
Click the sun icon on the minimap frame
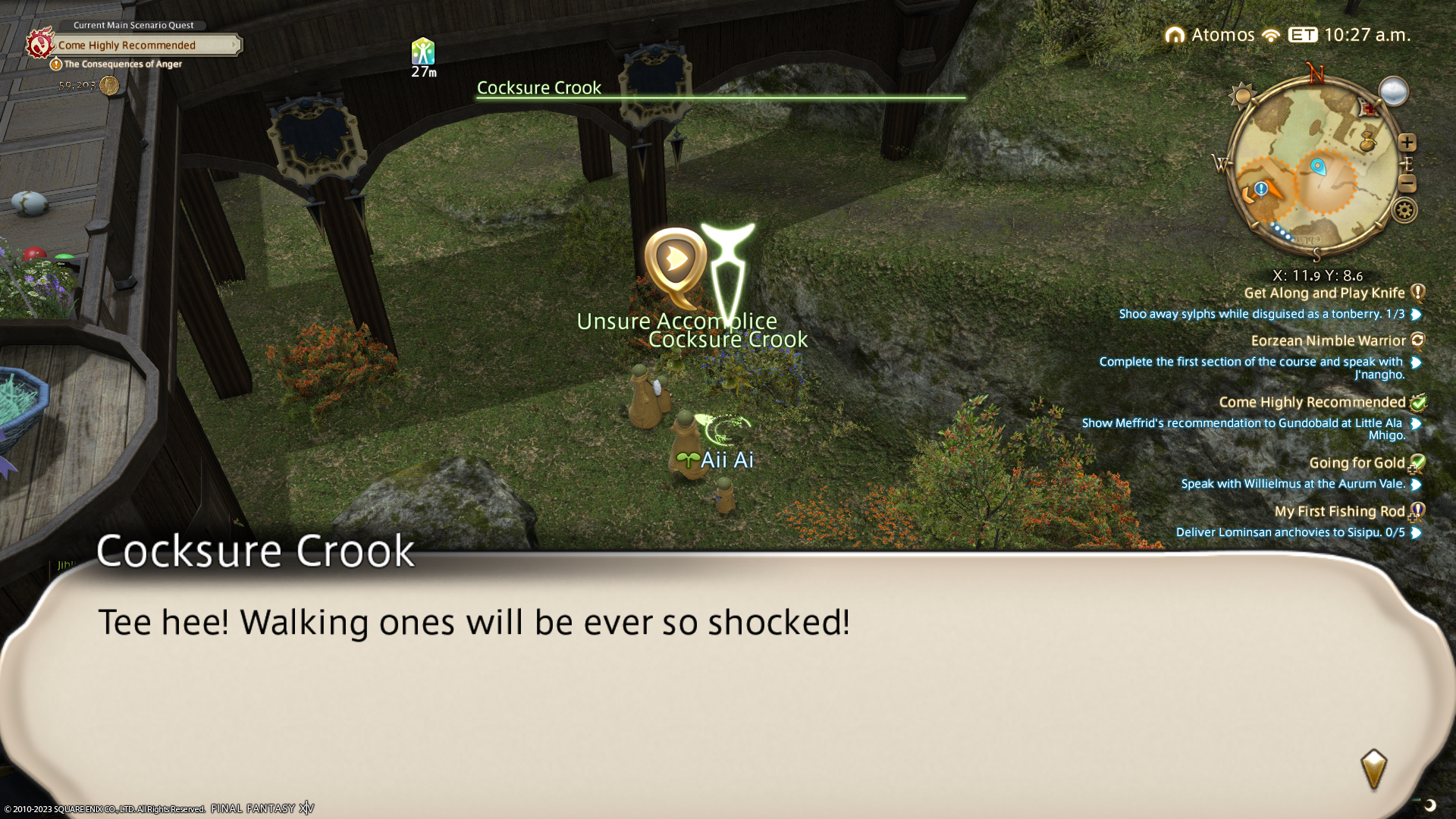[x=1243, y=96]
